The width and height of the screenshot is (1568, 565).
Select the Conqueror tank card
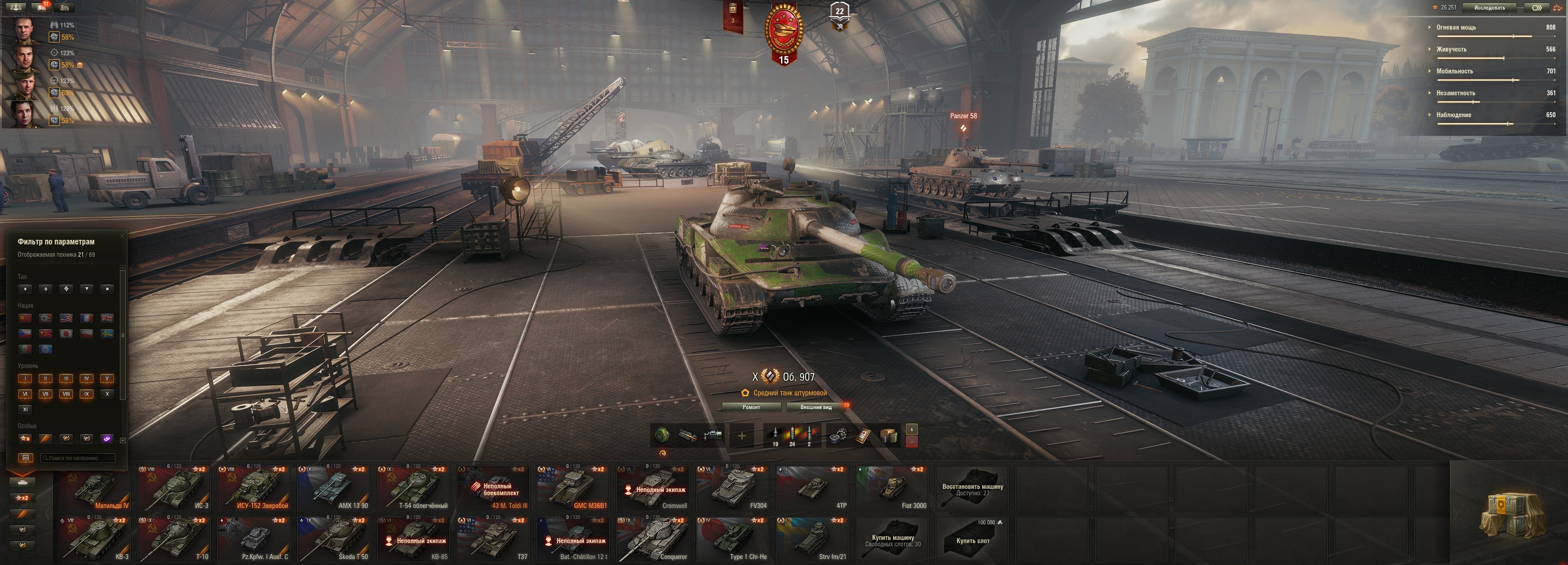pyautogui.click(x=652, y=539)
